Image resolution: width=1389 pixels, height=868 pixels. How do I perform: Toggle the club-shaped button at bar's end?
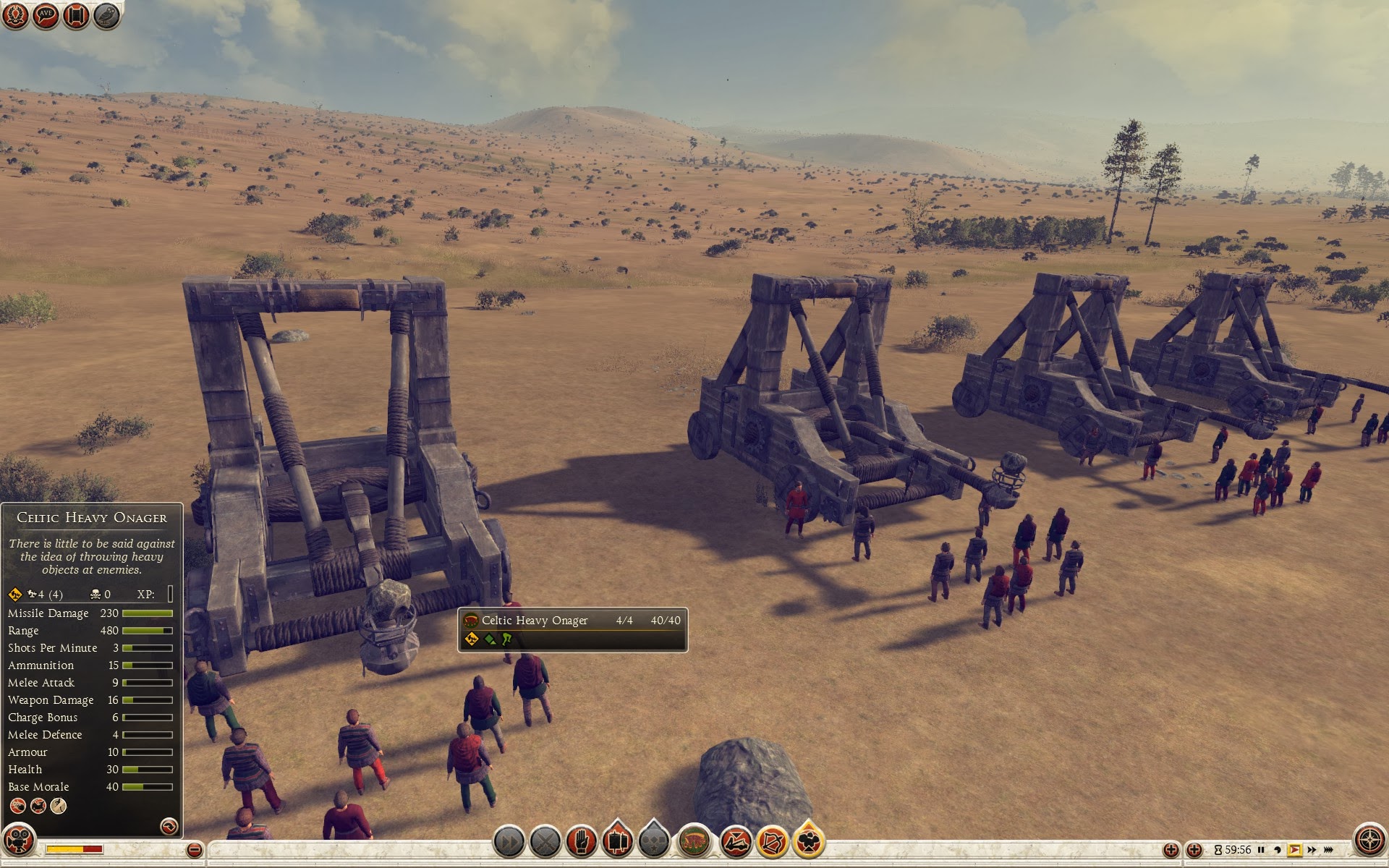(x=809, y=842)
